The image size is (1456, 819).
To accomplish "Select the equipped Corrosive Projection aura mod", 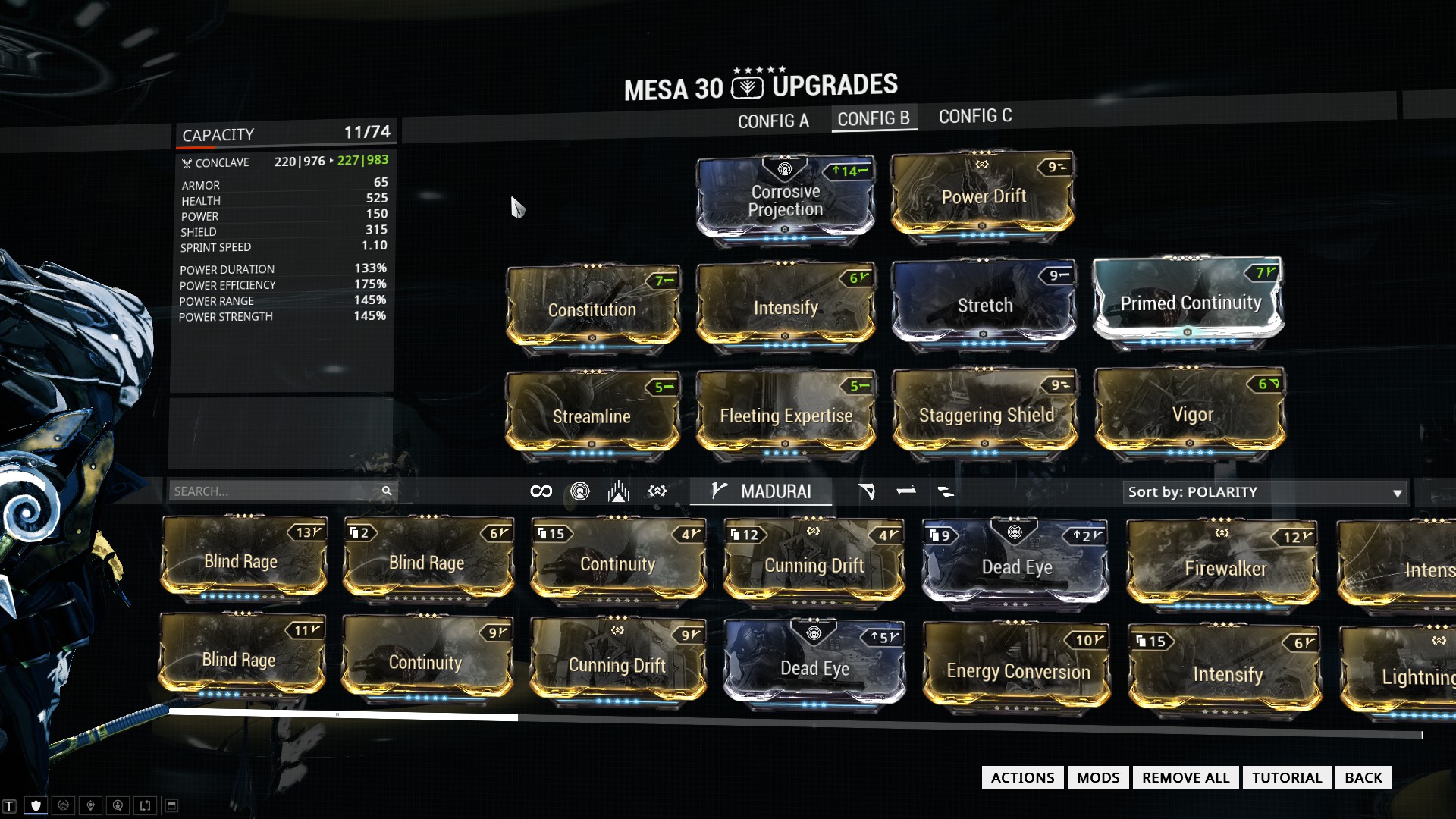I will pyautogui.click(x=785, y=199).
